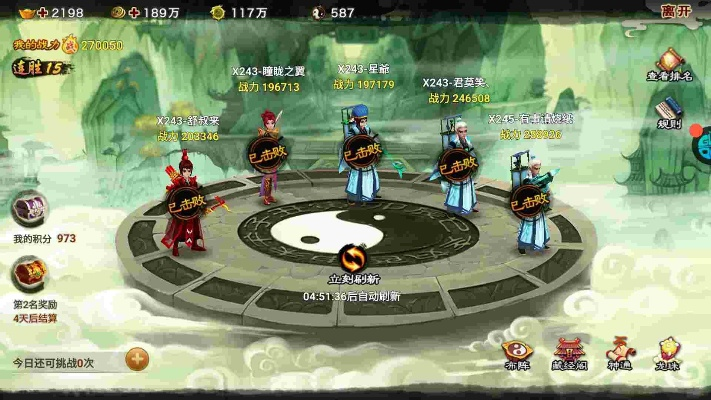Leave the arena with the 离开 button
Image resolution: width=711 pixels, height=400 pixels.
[676, 12]
